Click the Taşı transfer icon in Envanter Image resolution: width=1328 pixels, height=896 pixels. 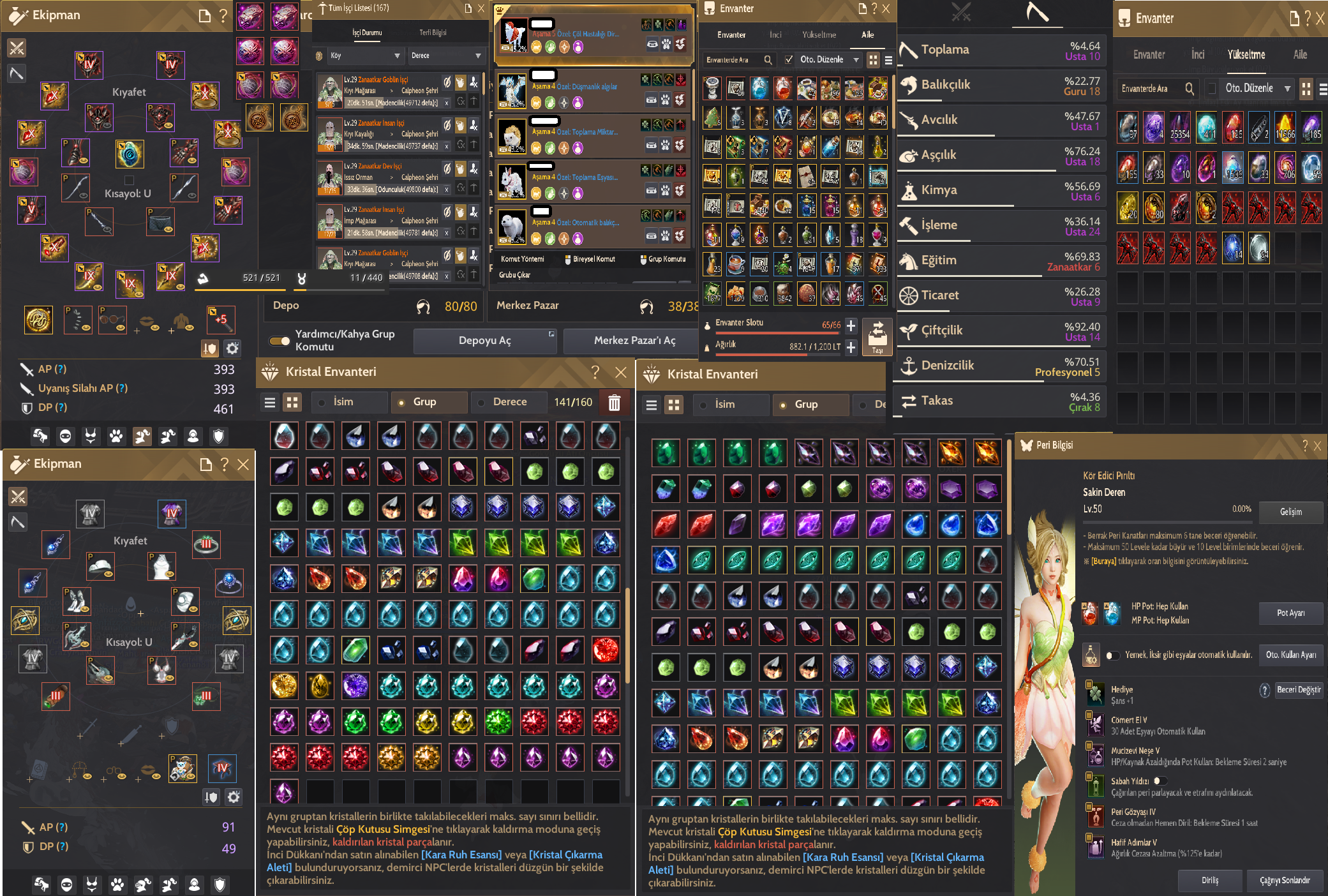877,336
